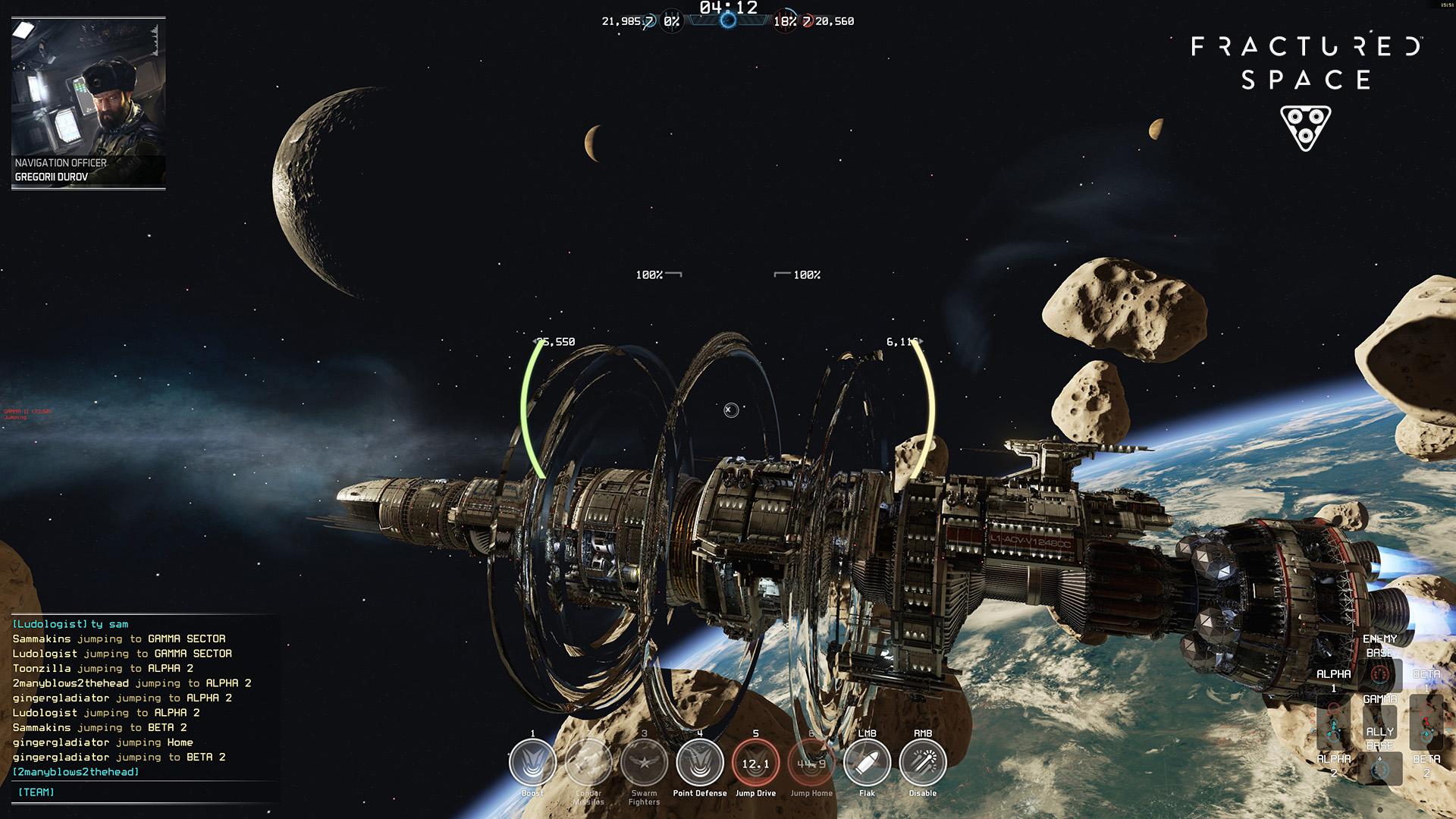The height and width of the screenshot is (819, 1456).
Task: Select the Jump Drive ability icon
Action: pyautogui.click(x=755, y=763)
